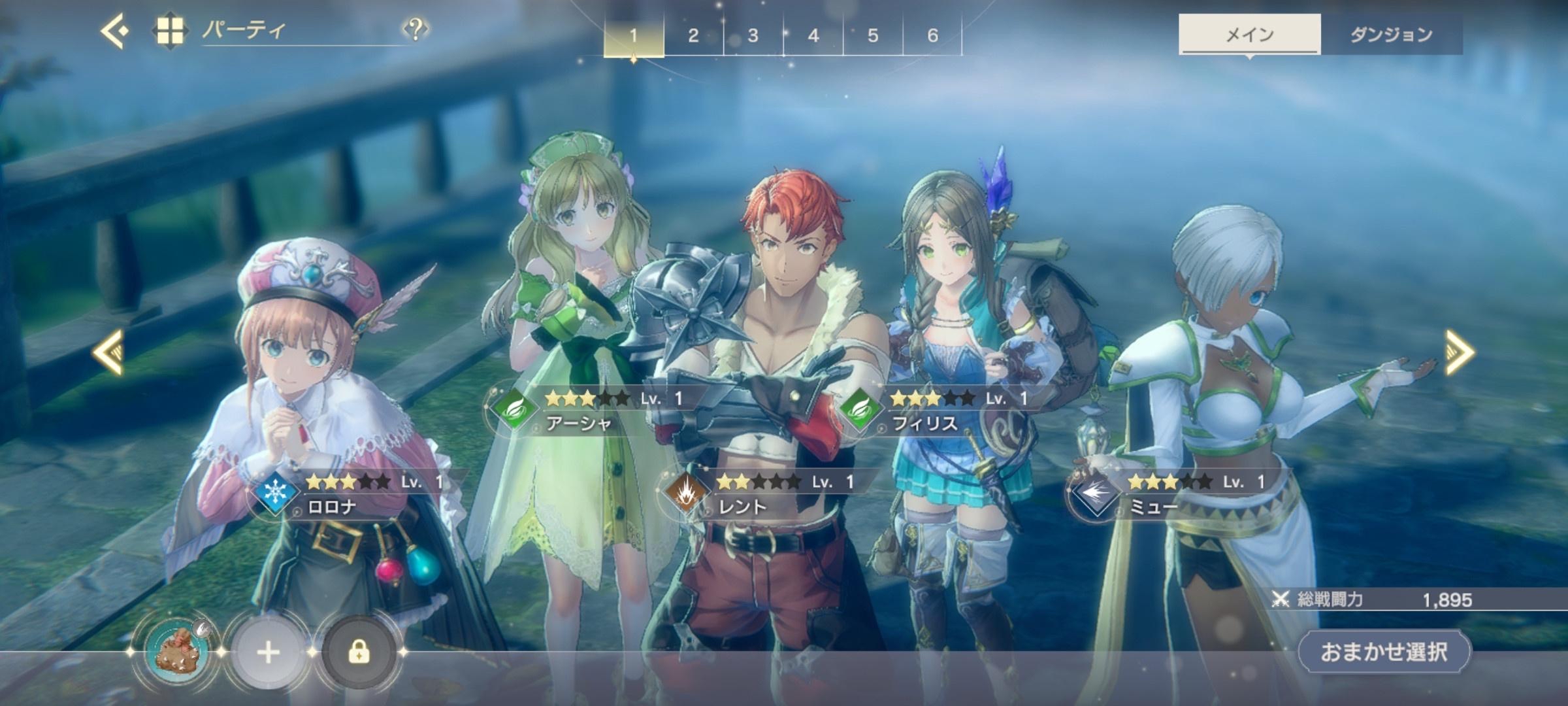
Task: Show party help with the question mark
Action: (x=415, y=29)
